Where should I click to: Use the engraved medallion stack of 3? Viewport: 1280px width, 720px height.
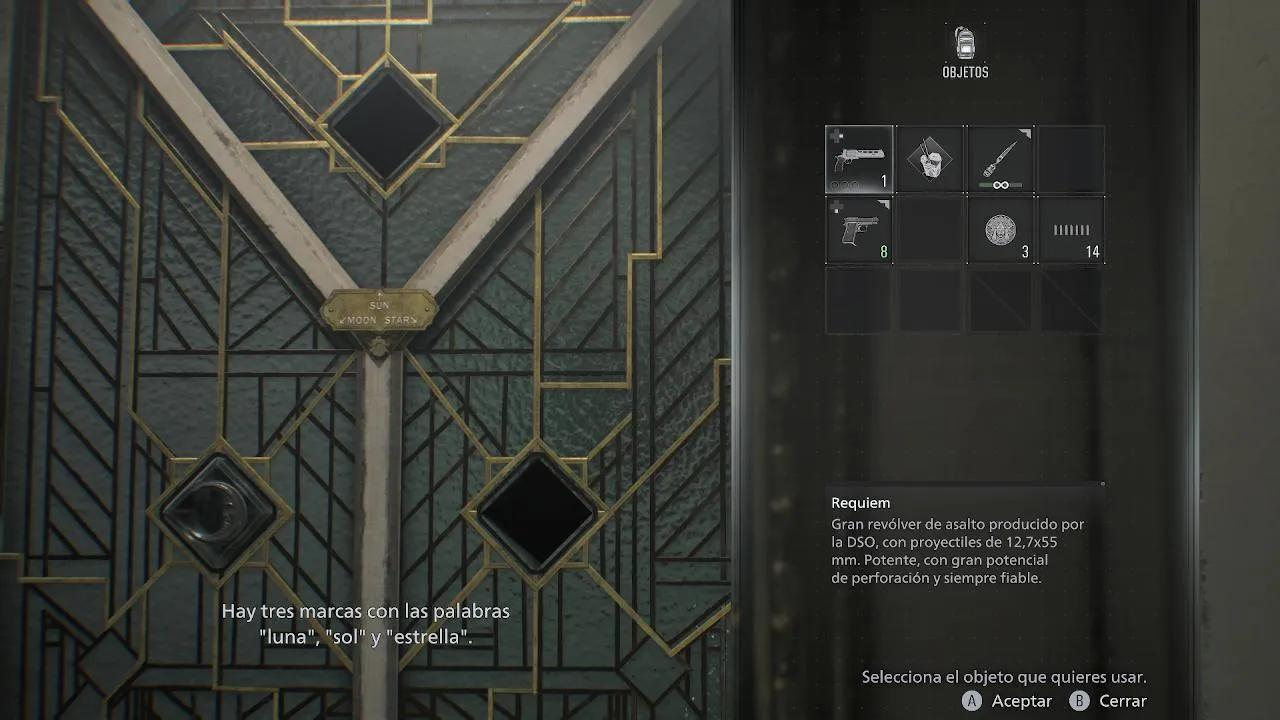coord(1000,230)
